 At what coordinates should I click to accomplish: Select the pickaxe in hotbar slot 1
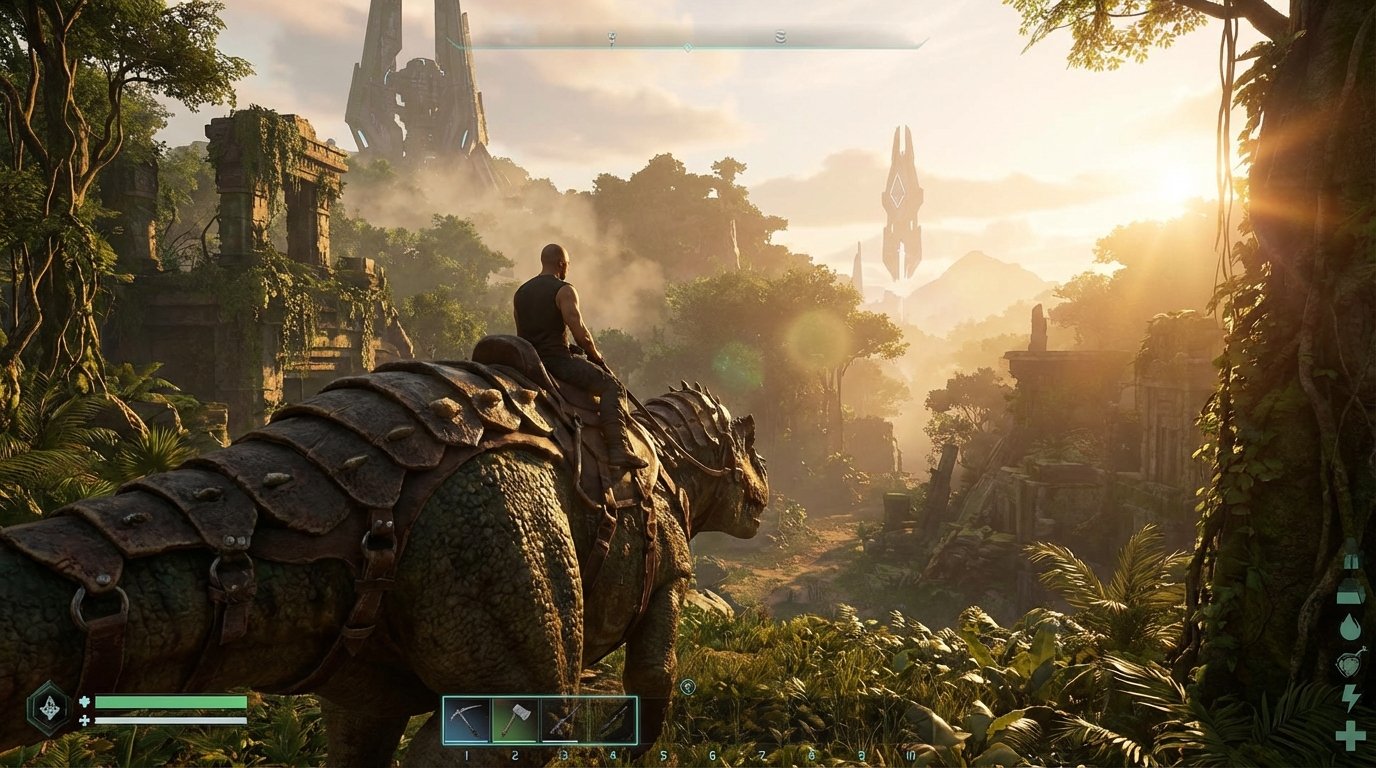coord(466,718)
